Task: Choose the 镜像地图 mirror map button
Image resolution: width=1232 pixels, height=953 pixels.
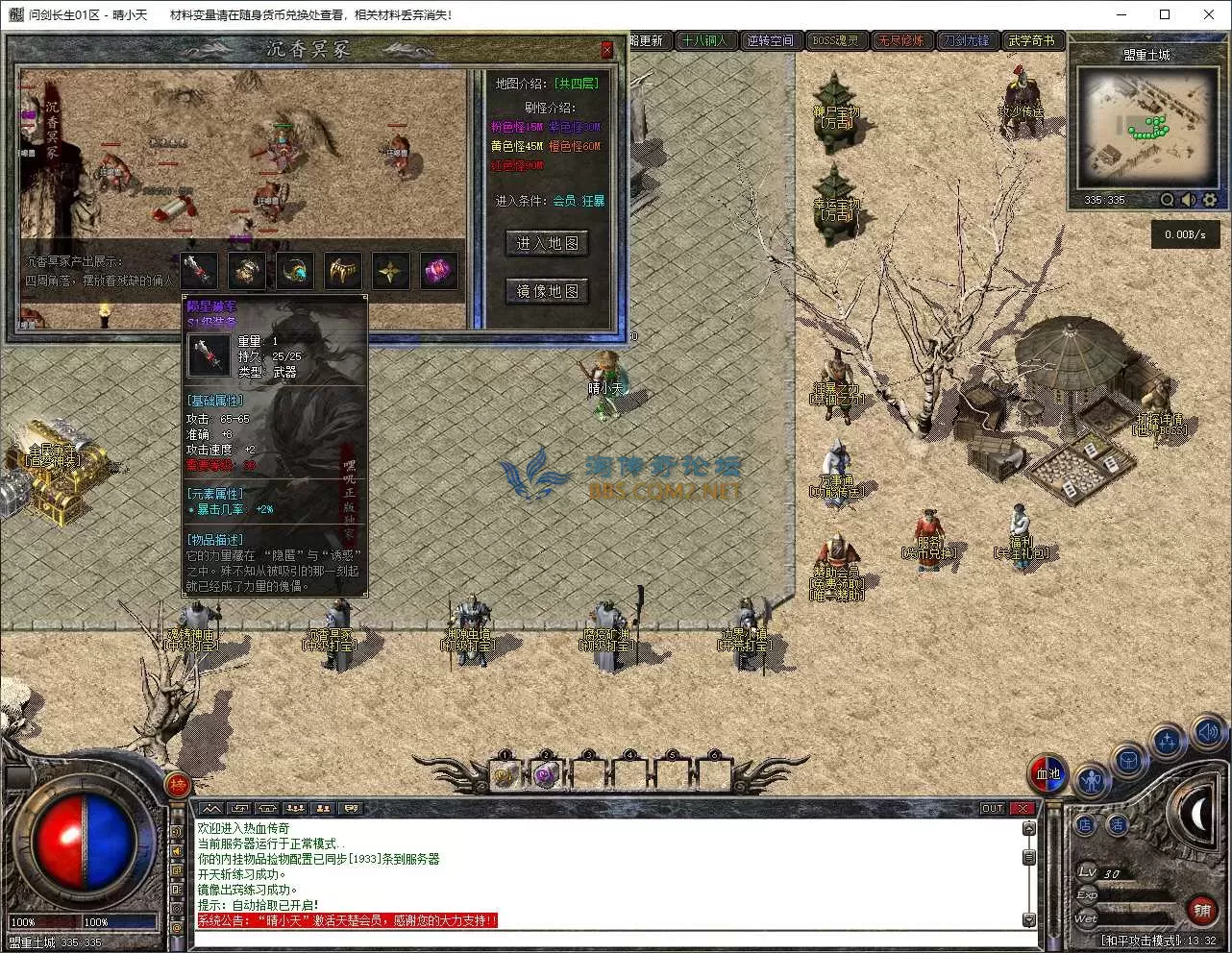Action: coord(547,290)
